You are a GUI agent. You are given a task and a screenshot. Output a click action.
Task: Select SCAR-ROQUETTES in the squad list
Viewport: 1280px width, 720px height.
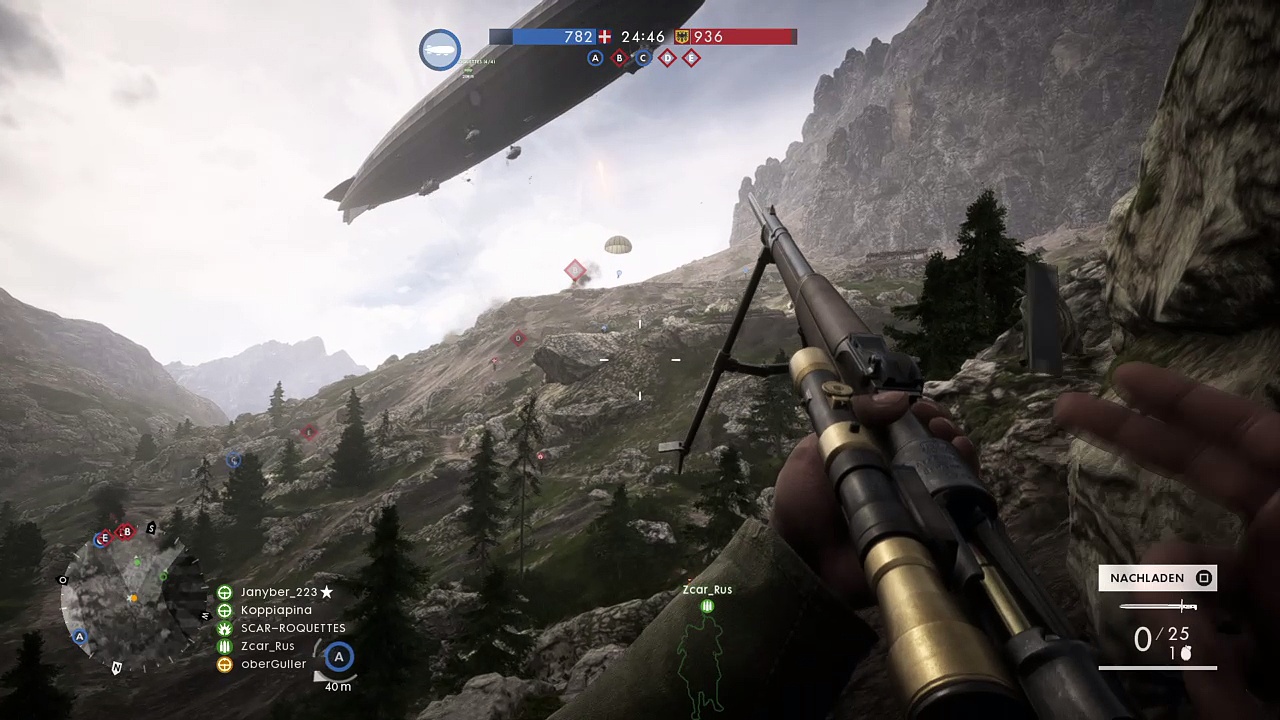pos(292,628)
